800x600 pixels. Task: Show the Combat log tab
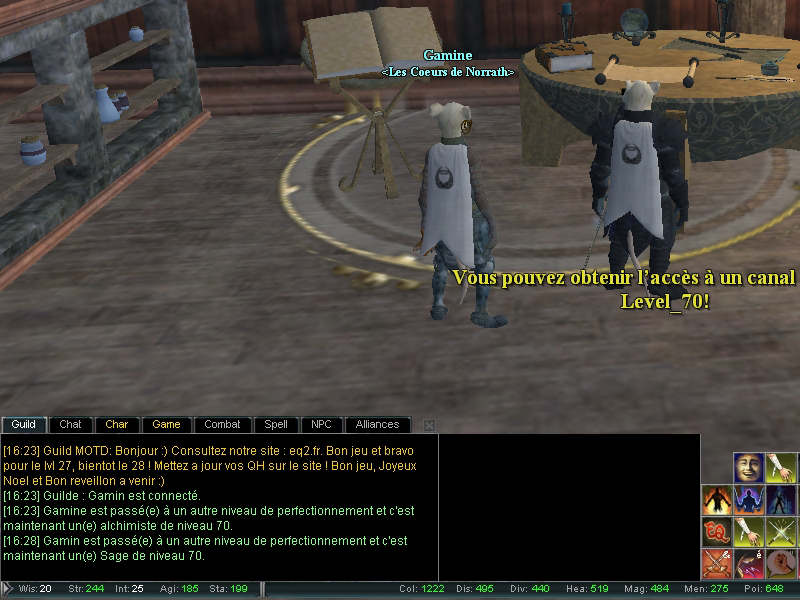(222, 425)
